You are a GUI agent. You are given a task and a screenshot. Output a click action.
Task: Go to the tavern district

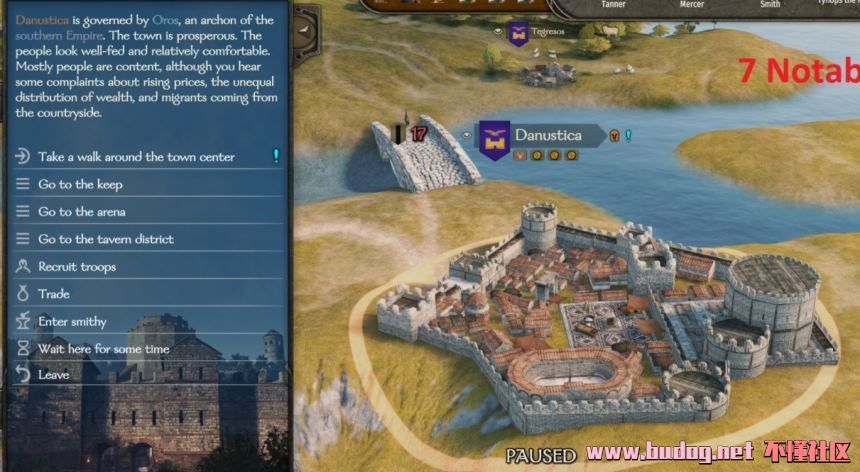pos(106,240)
